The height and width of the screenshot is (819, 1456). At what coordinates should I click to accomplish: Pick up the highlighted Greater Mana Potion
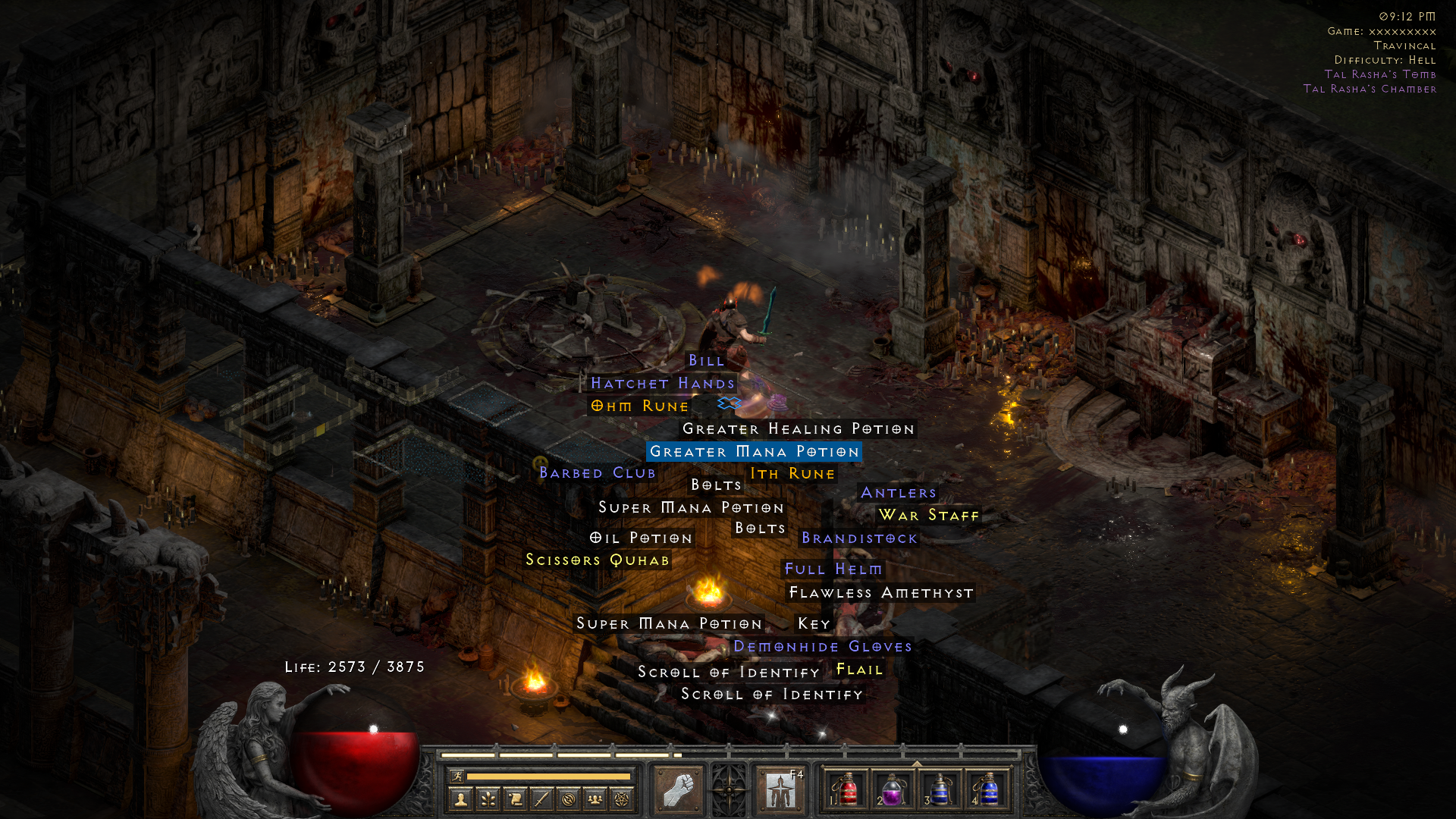tap(755, 451)
